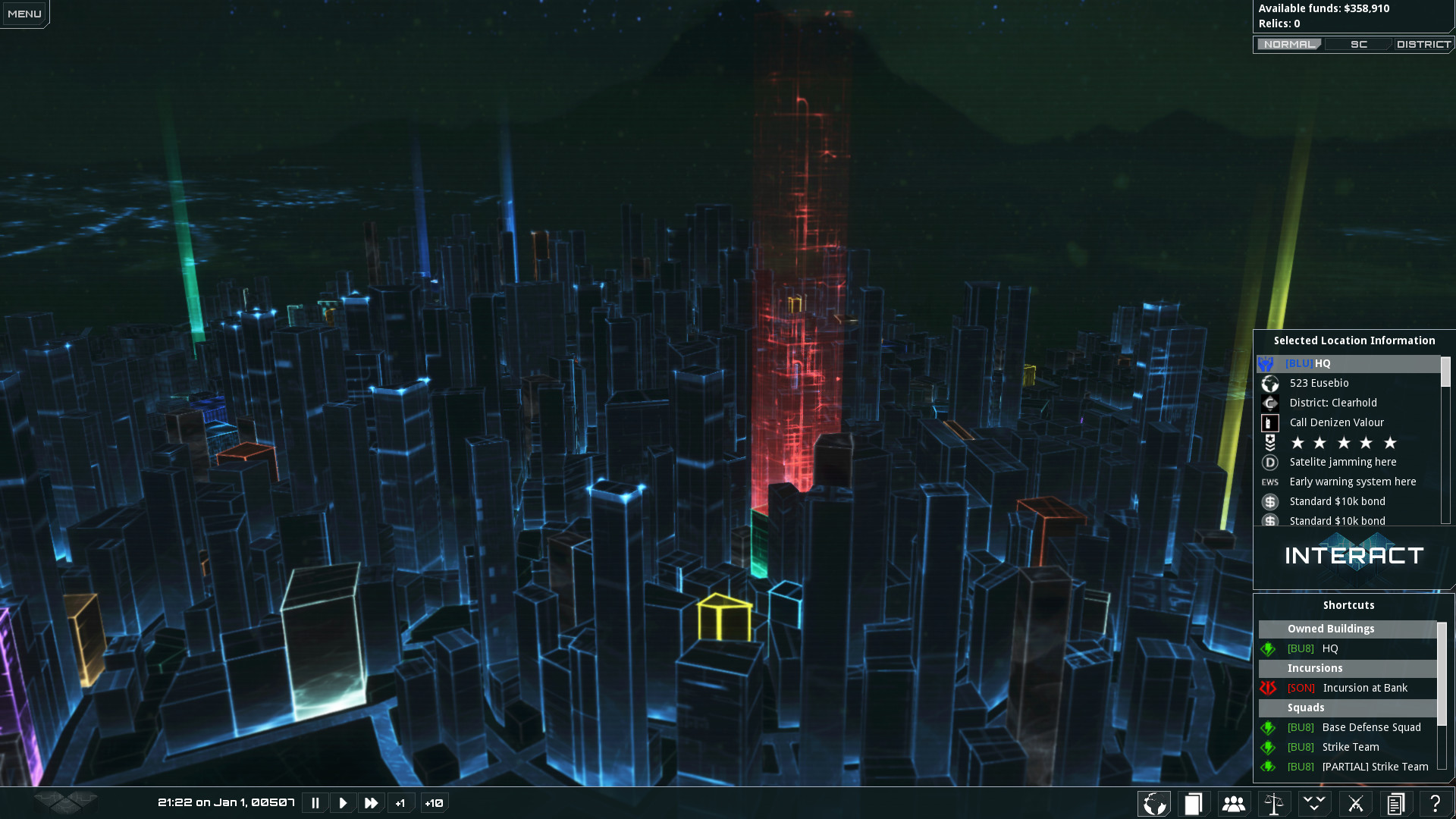Collapse the Squads section header
The image size is (1456, 819).
point(1348,708)
